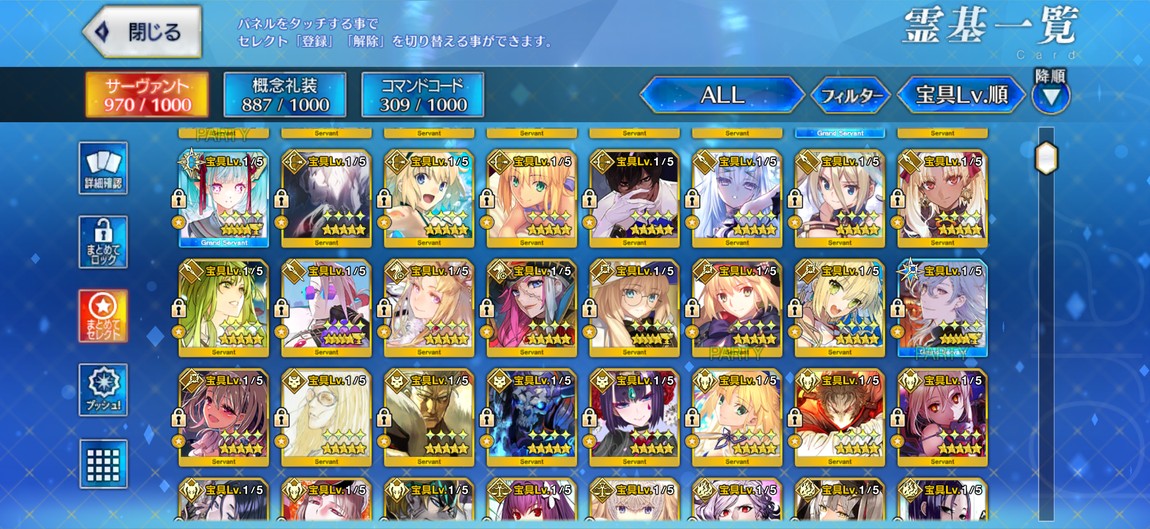This screenshot has width=1150, height=529.
Task: Close the spirit origin list with 閉じる
Action: [x=142, y=32]
